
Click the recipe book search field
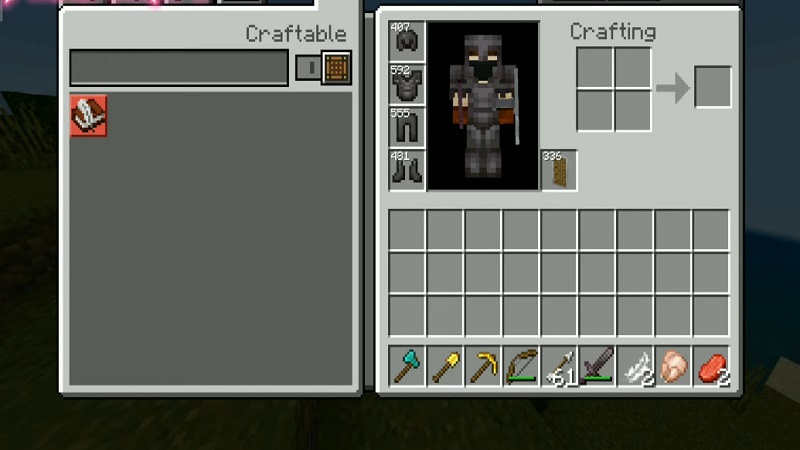pos(179,68)
